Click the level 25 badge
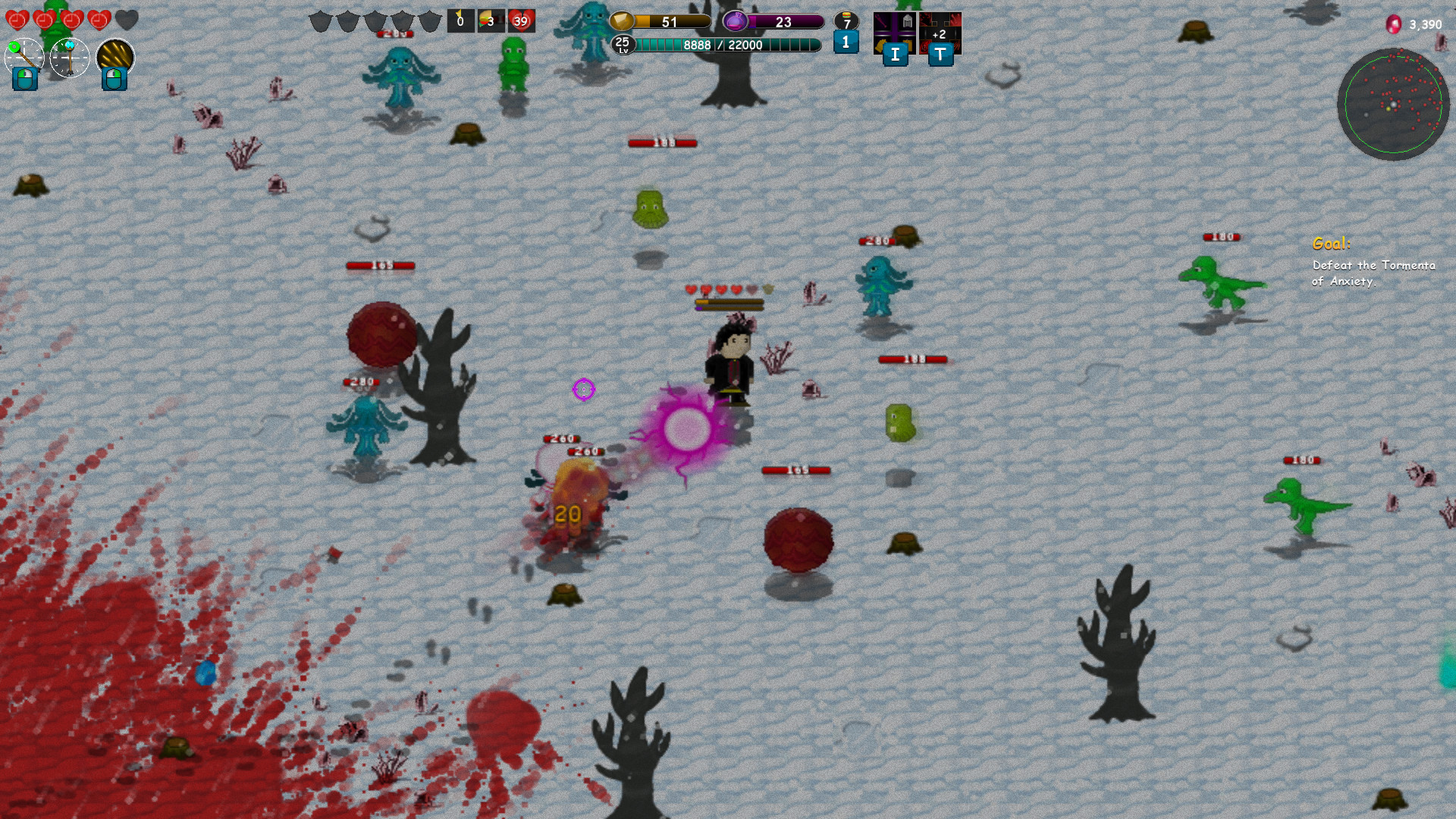 coord(623,43)
